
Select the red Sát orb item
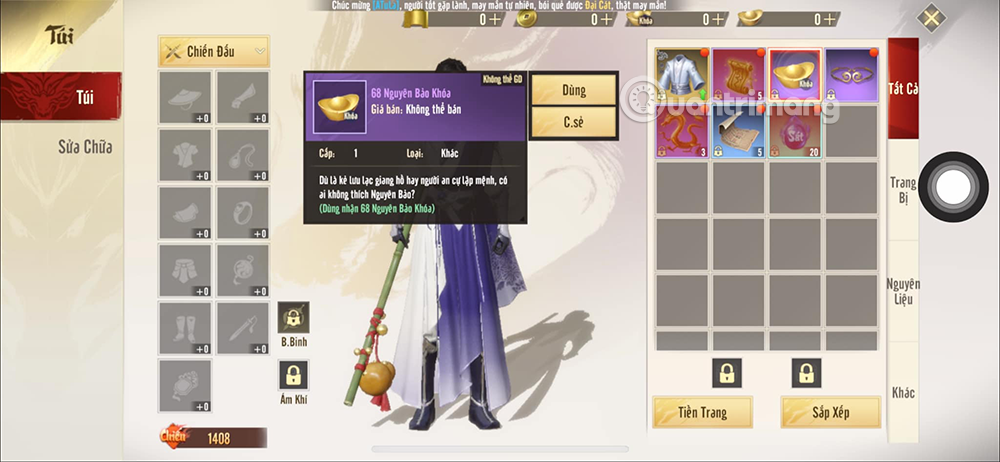795,132
